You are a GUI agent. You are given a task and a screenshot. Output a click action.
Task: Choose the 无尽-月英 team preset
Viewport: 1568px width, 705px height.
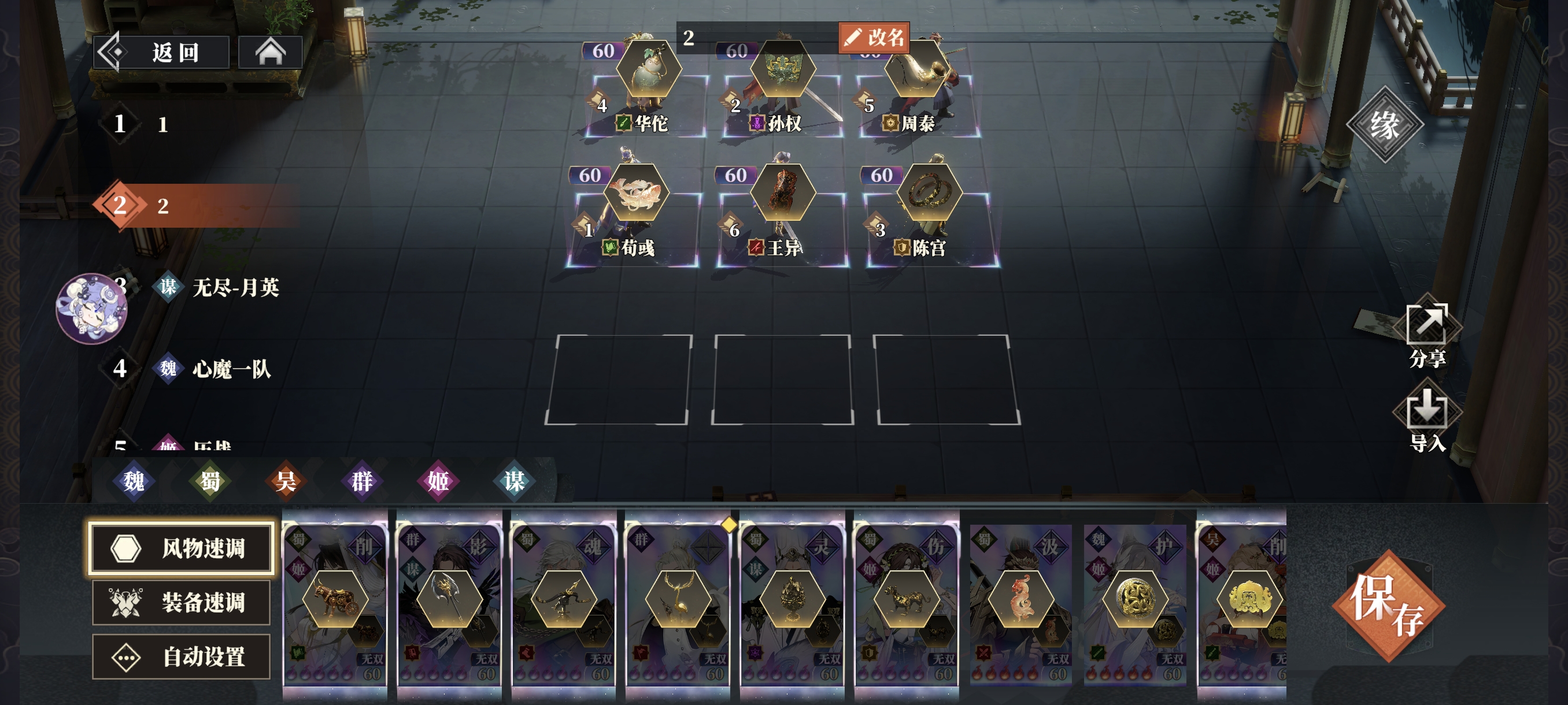click(235, 287)
